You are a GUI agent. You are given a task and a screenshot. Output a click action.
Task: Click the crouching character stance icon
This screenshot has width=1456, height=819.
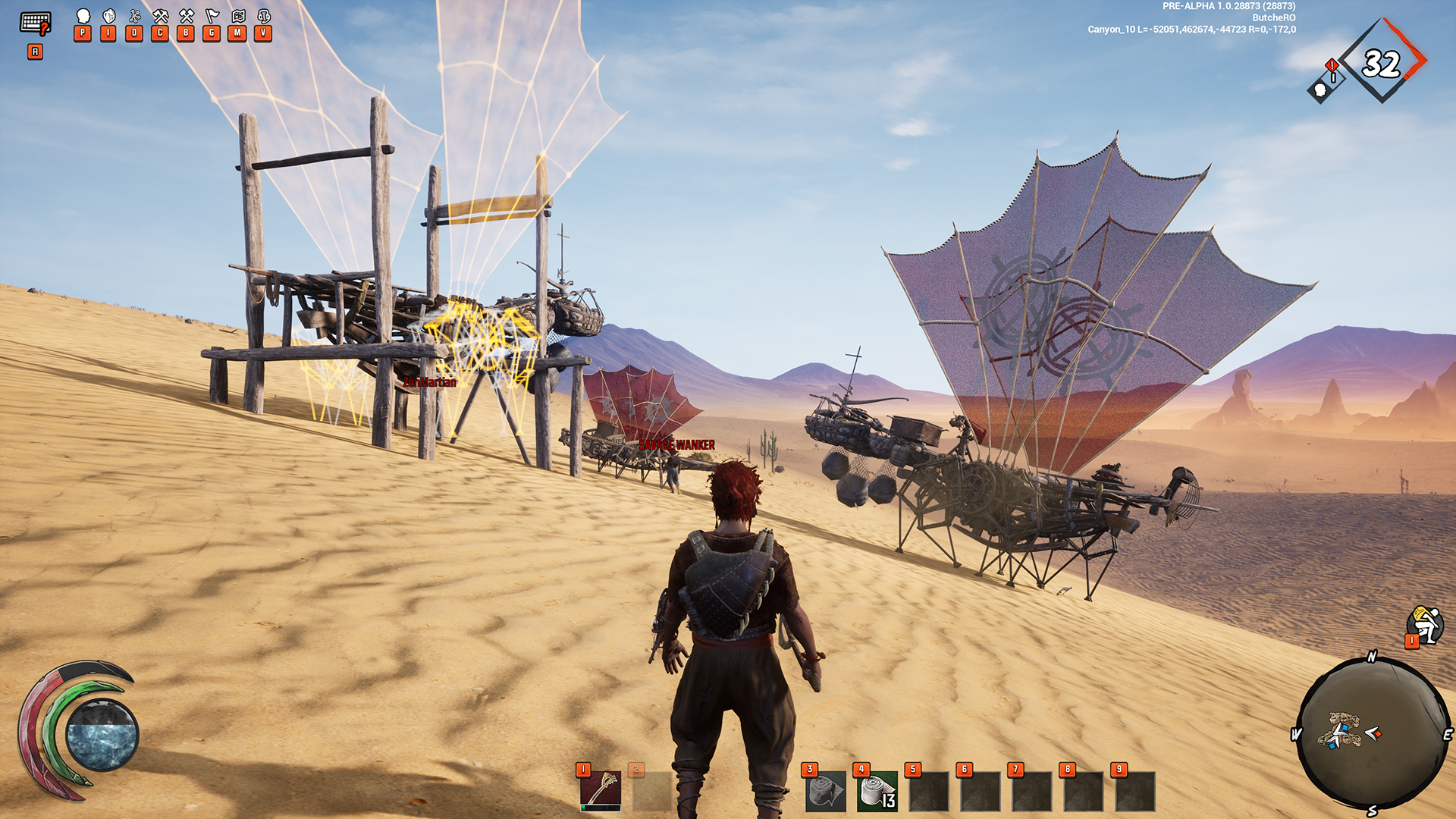1425,626
